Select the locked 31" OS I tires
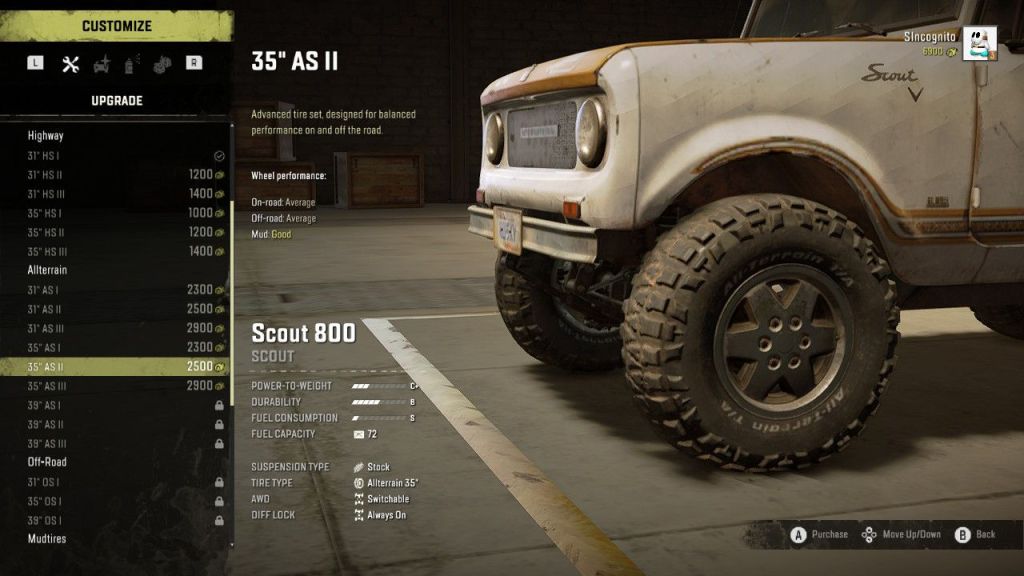Viewport: 1024px width, 576px height. pyautogui.click(x=115, y=482)
